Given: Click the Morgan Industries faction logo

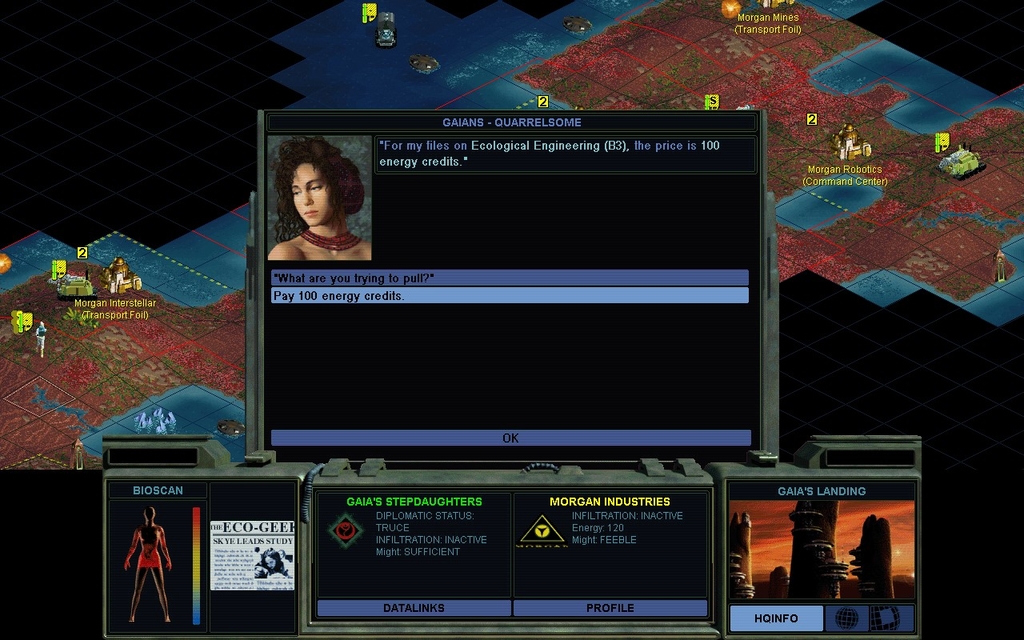Looking at the screenshot, I should (541, 530).
